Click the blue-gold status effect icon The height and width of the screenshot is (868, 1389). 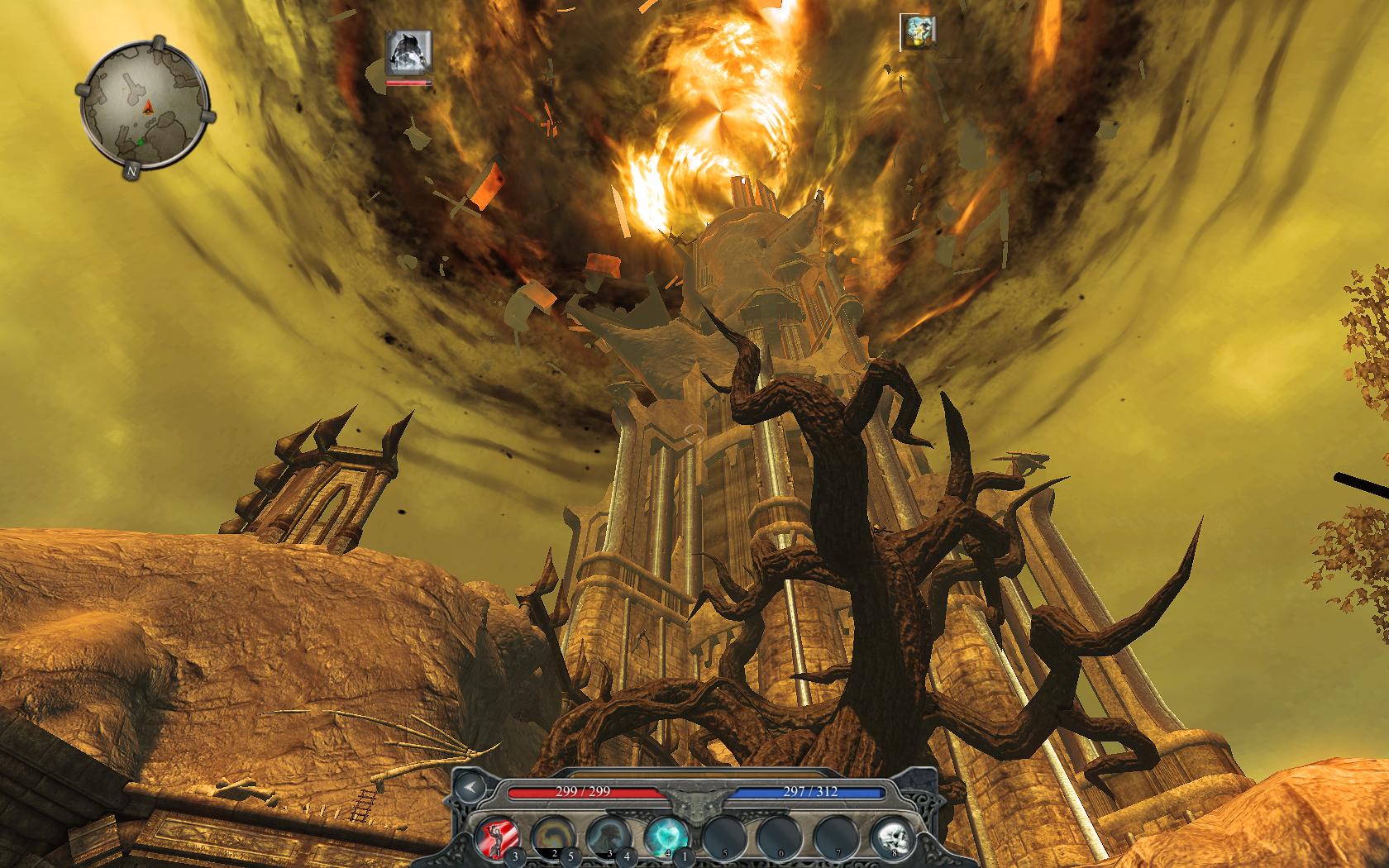pyautogui.click(x=919, y=32)
